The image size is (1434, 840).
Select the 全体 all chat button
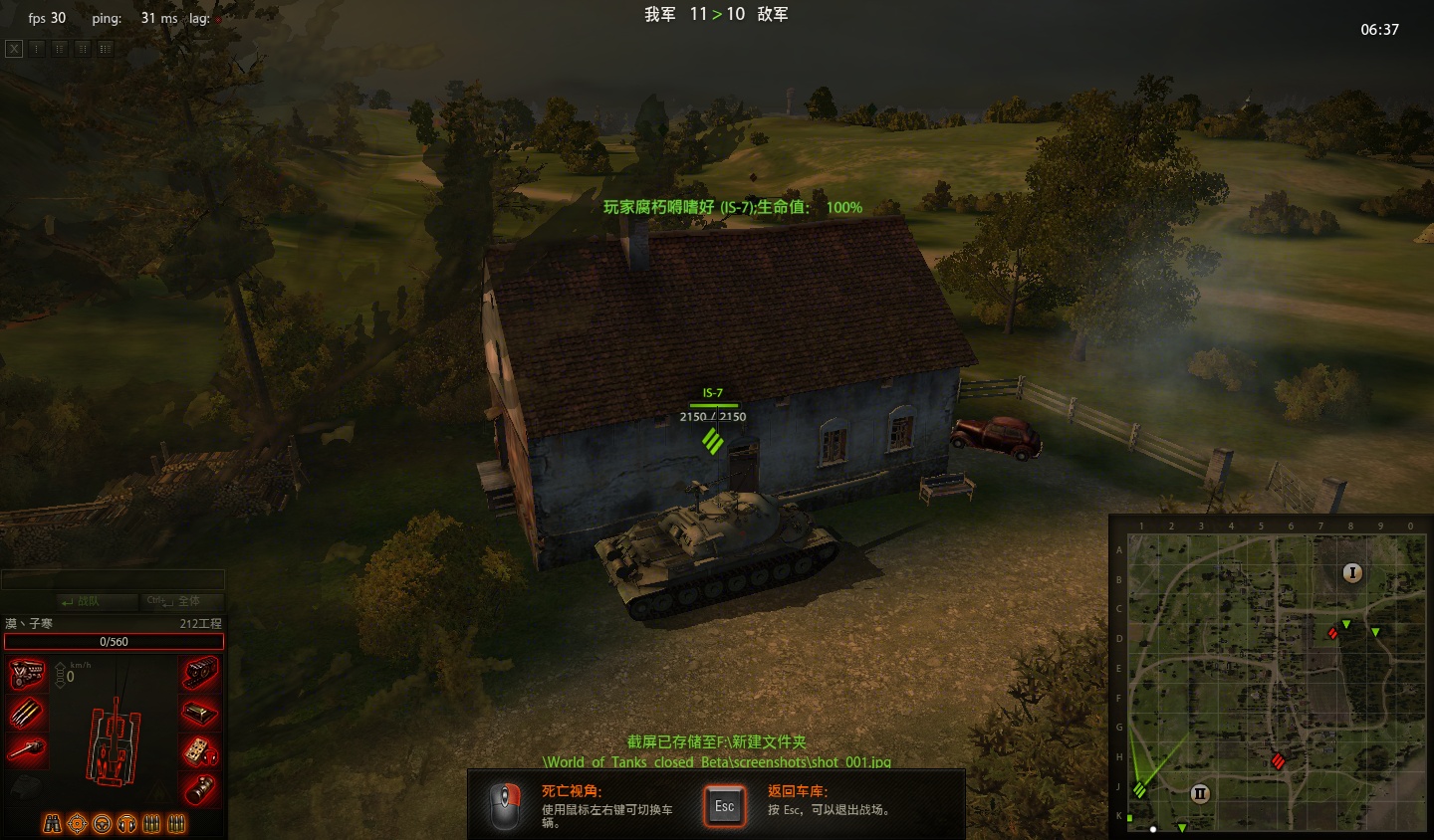[x=174, y=601]
